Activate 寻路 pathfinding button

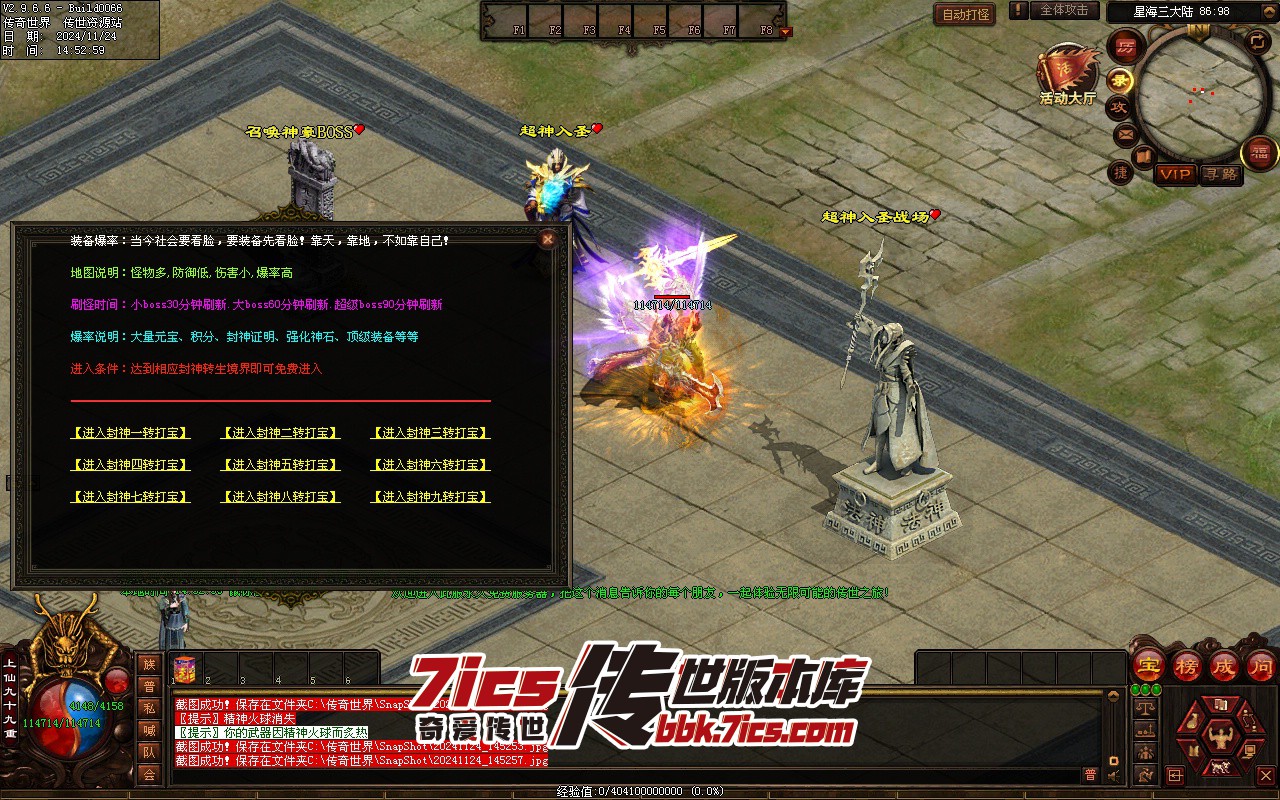(x=1221, y=174)
